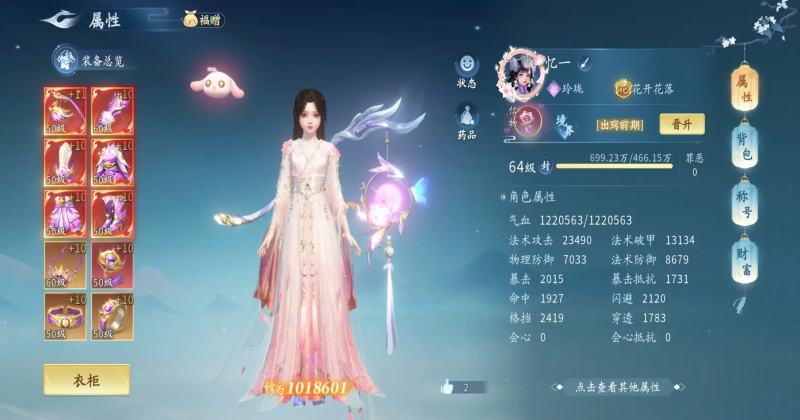
Task: Open the 装备总览 equipment overview
Action: click(92, 60)
